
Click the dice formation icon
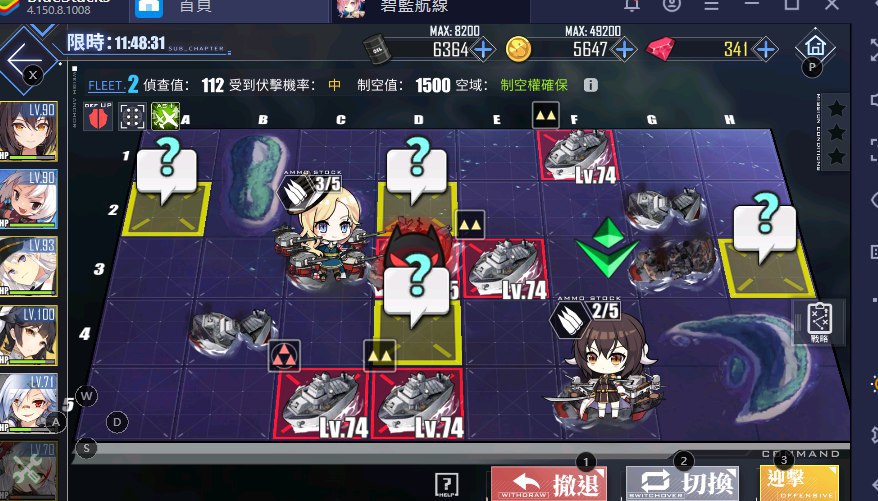[x=132, y=118]
